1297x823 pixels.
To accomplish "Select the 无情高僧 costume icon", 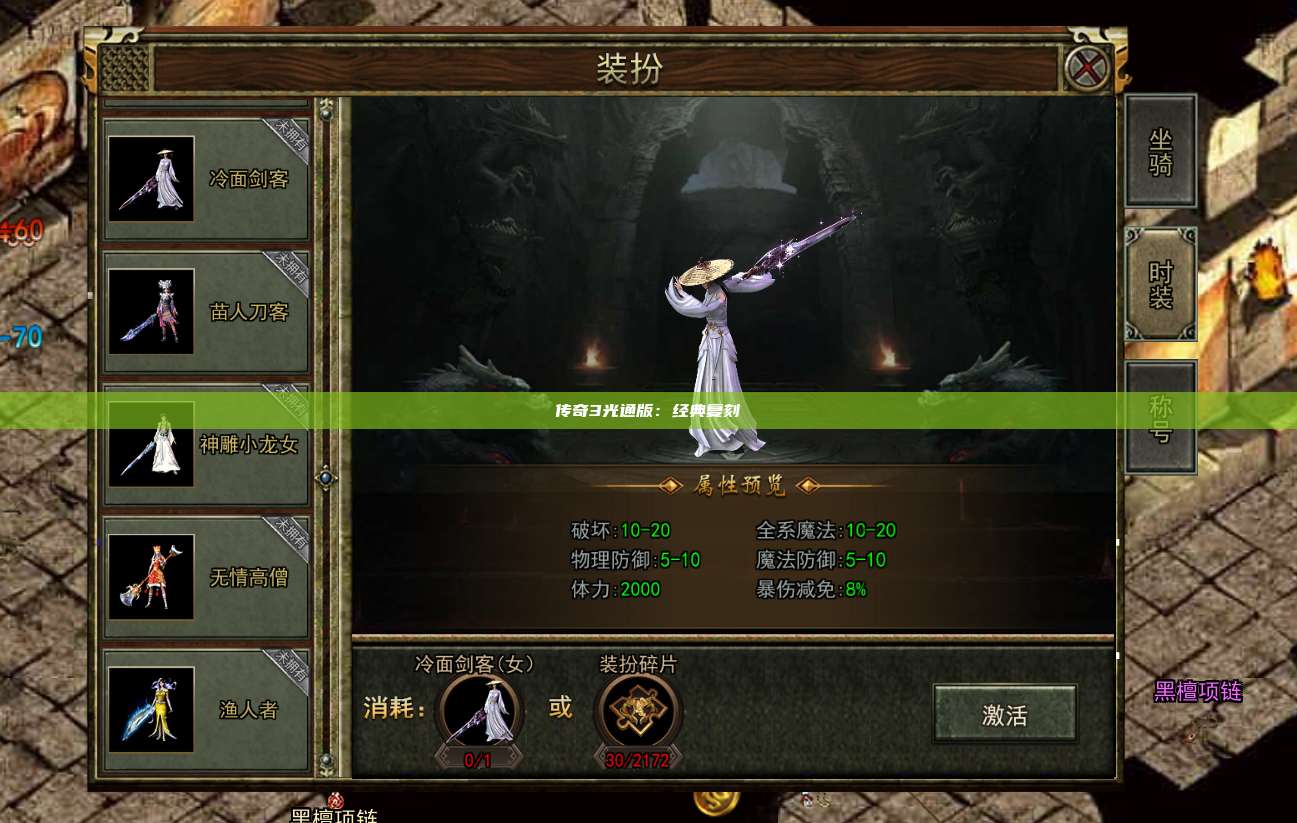I will coord(151,576).
